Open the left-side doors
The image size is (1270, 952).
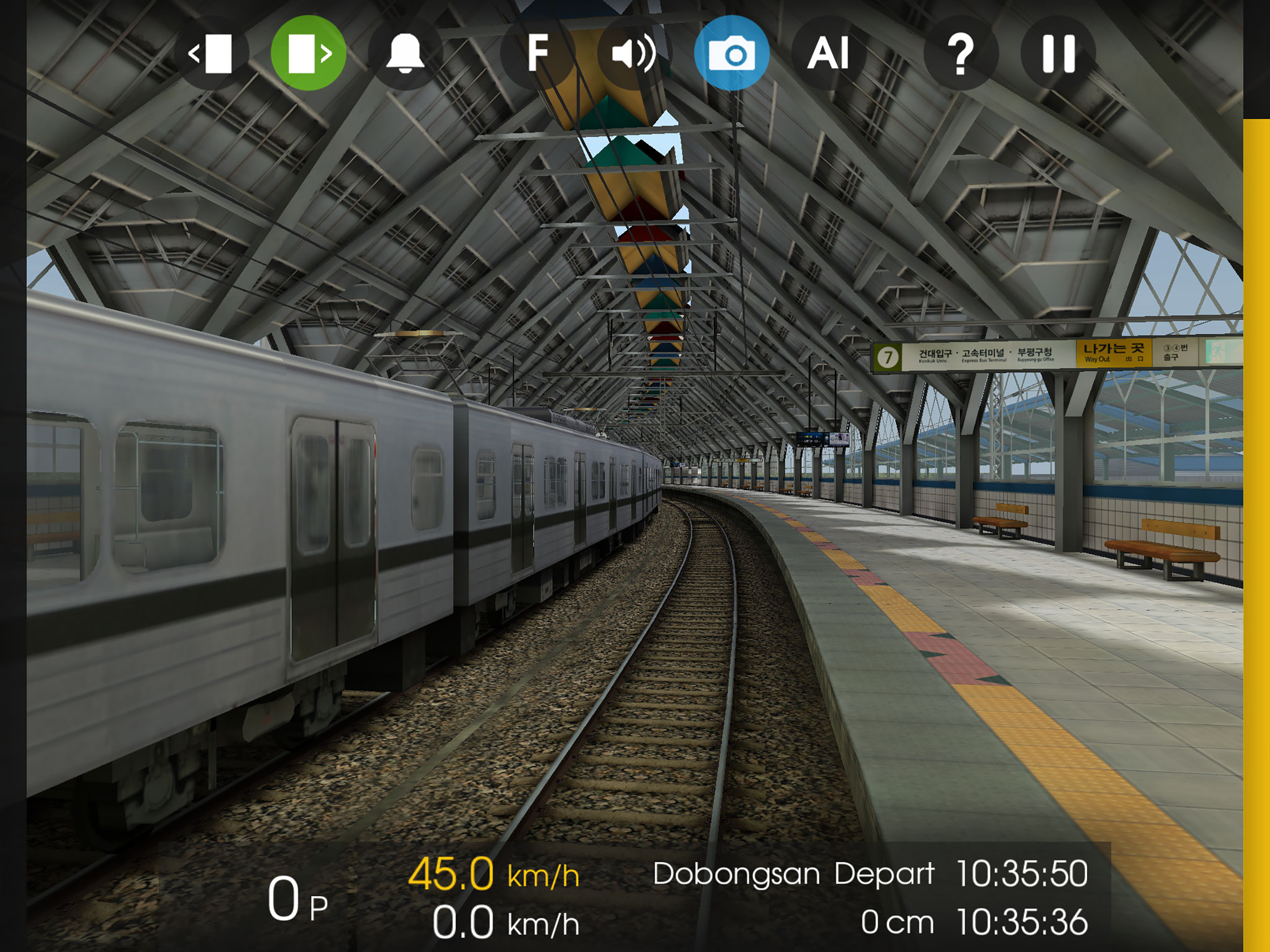click(x=212, y=53)
